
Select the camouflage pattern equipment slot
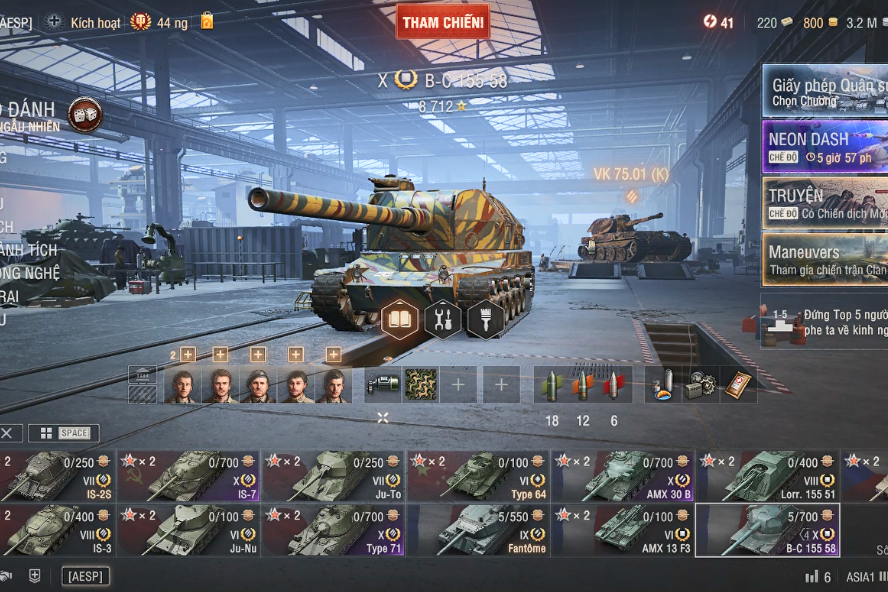pos(420,385)
